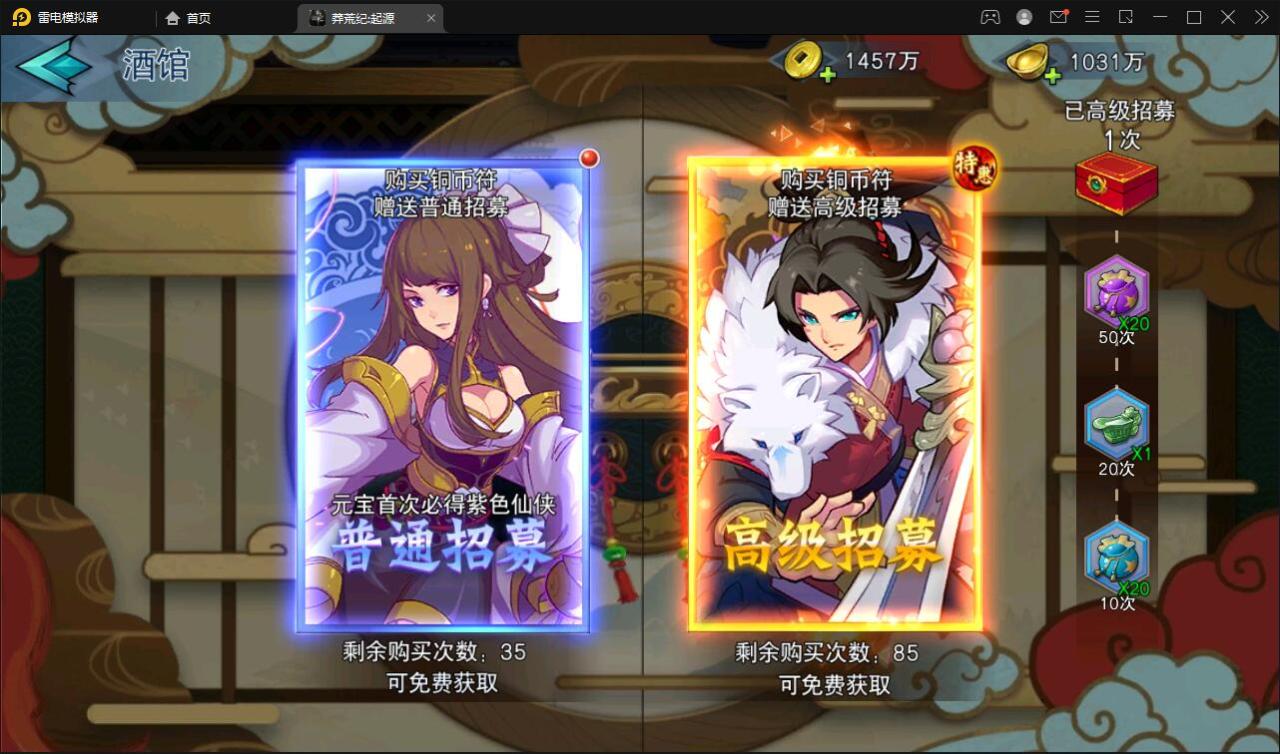Screen dimensions: 1280x754
Task: Claim the red treasure chest recruit reward
Action: click(x=1117, y=183)
